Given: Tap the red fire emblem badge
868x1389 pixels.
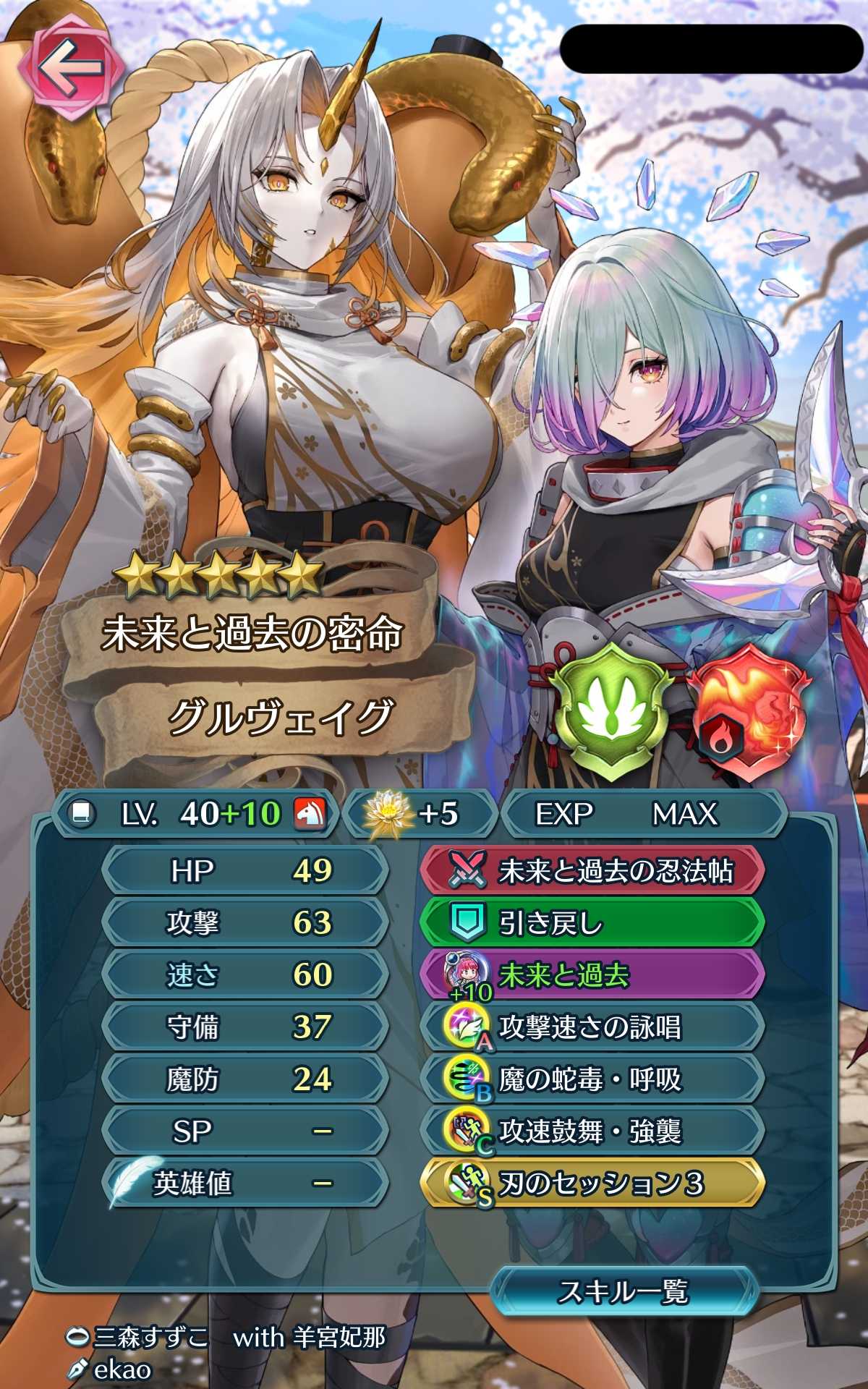Looking at the screenshot, I should coord(746,712).
